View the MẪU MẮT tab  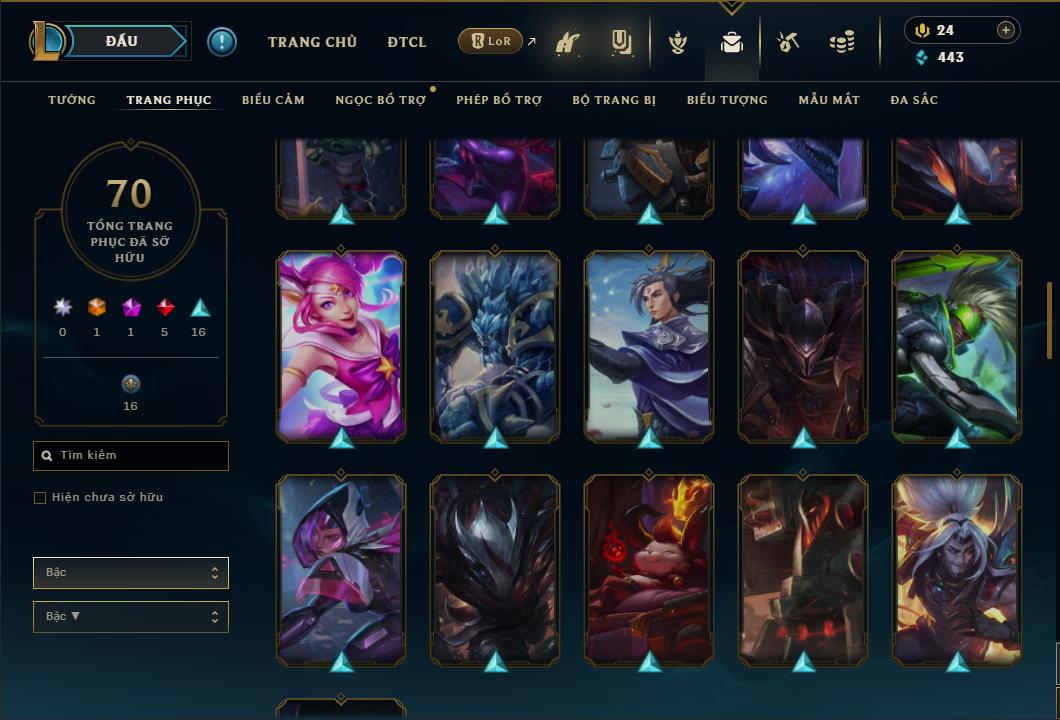click(829, 100)
